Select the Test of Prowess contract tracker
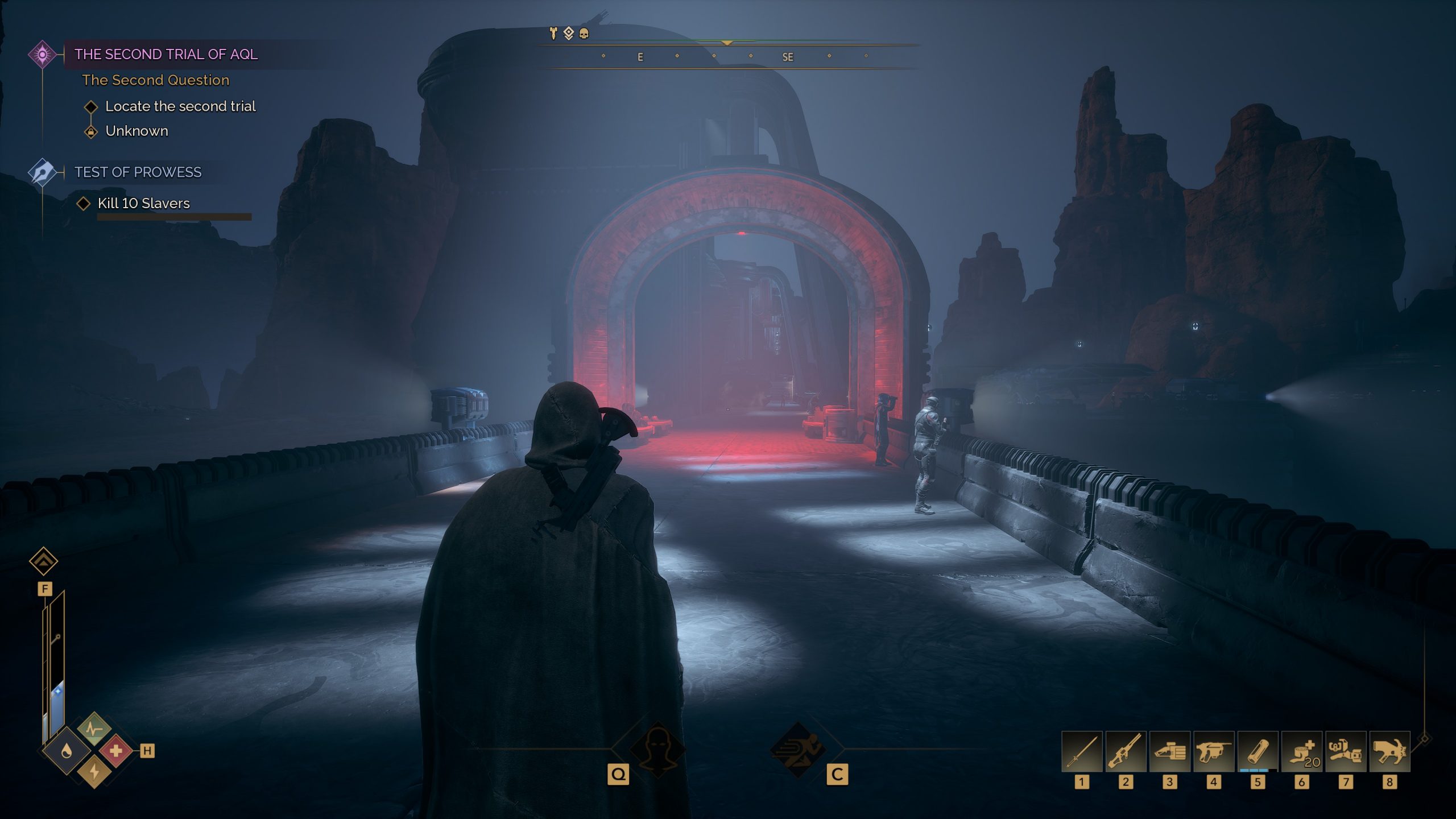The height and width of the screenshot is (819, 1456). [138, 172]
